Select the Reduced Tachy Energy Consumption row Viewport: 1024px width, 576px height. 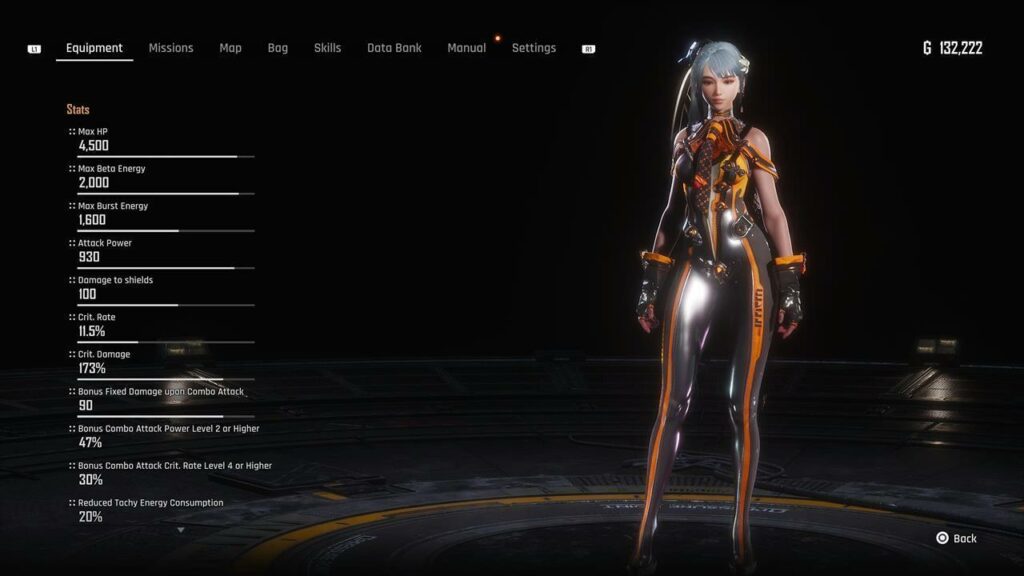(160, 510)
